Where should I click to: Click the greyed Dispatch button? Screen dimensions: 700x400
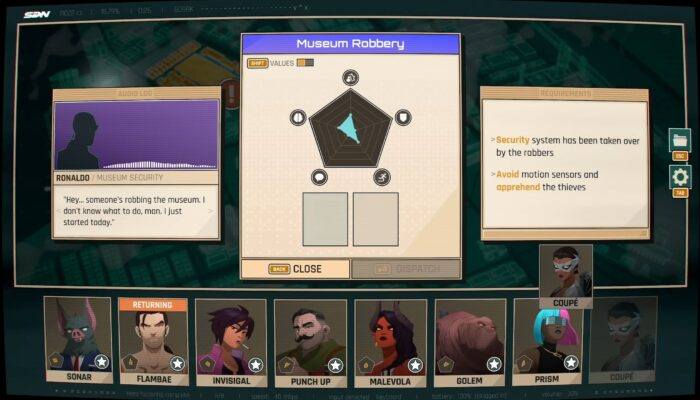point(405,269)
